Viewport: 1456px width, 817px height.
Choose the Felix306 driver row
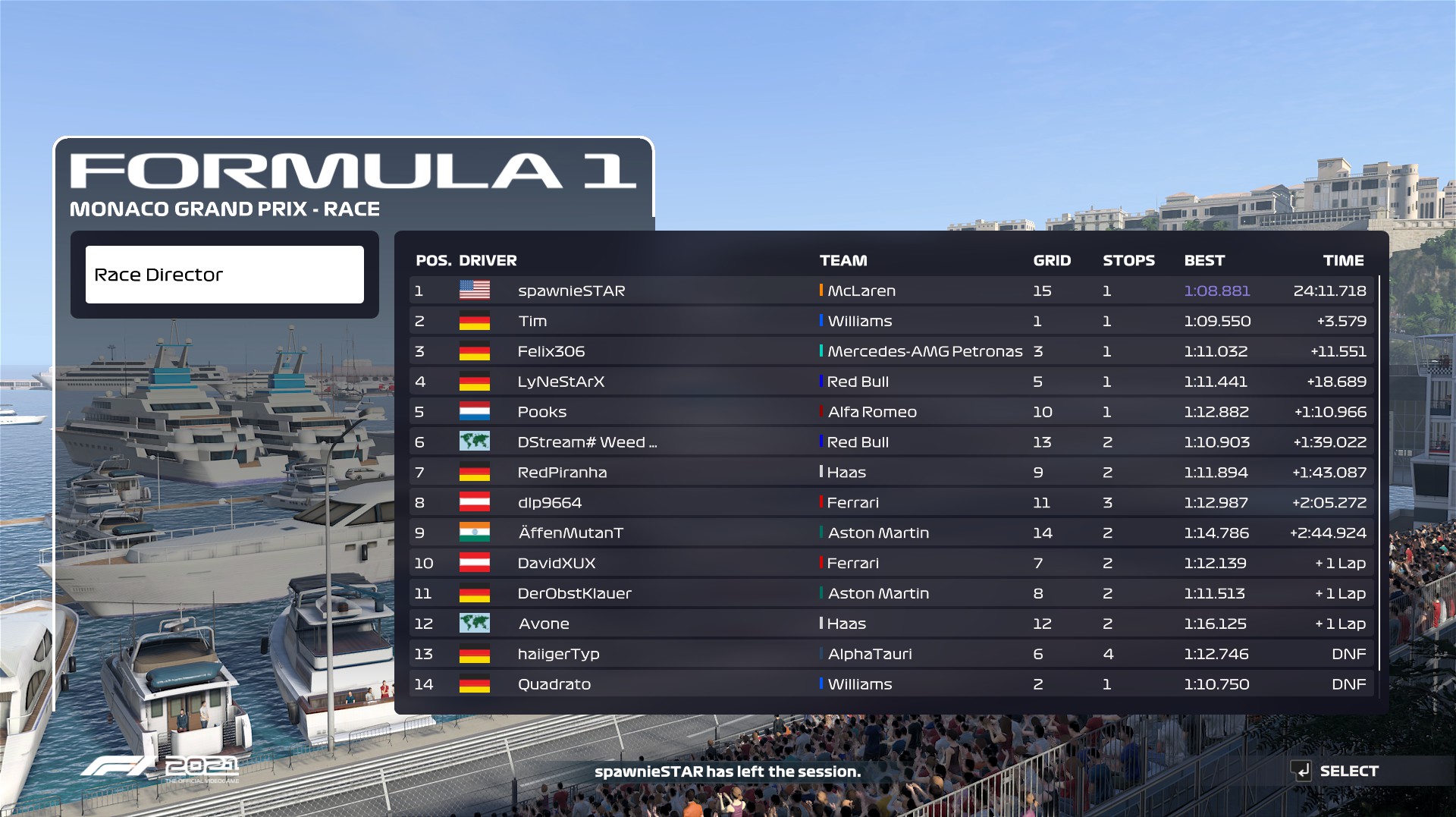(x=892, y=351)
